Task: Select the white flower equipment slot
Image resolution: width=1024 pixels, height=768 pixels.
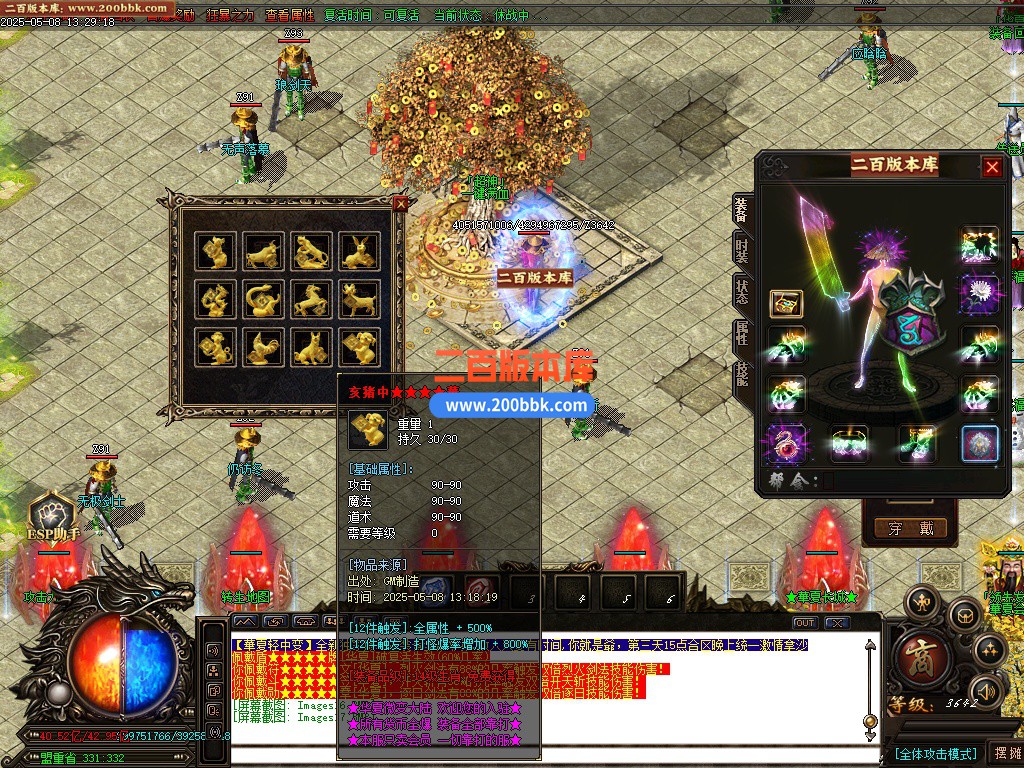Action: [980, 294]
